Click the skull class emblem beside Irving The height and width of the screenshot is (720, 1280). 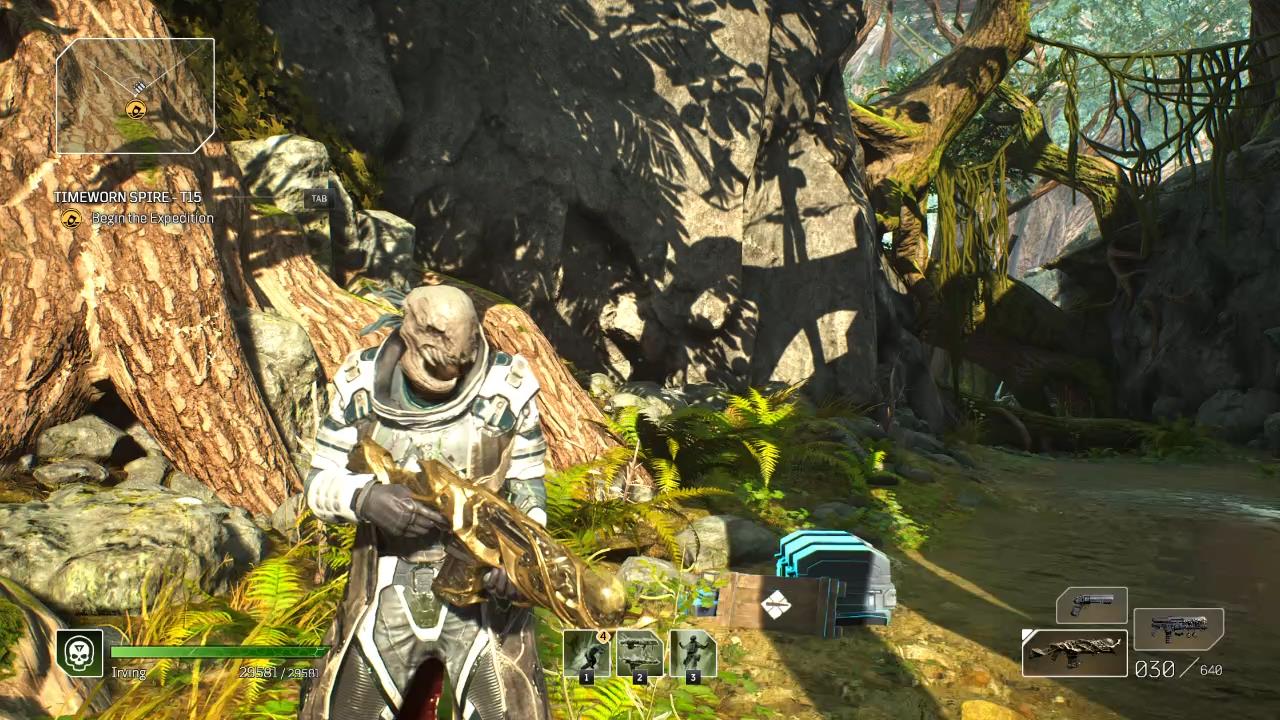(x=79, y=653)
